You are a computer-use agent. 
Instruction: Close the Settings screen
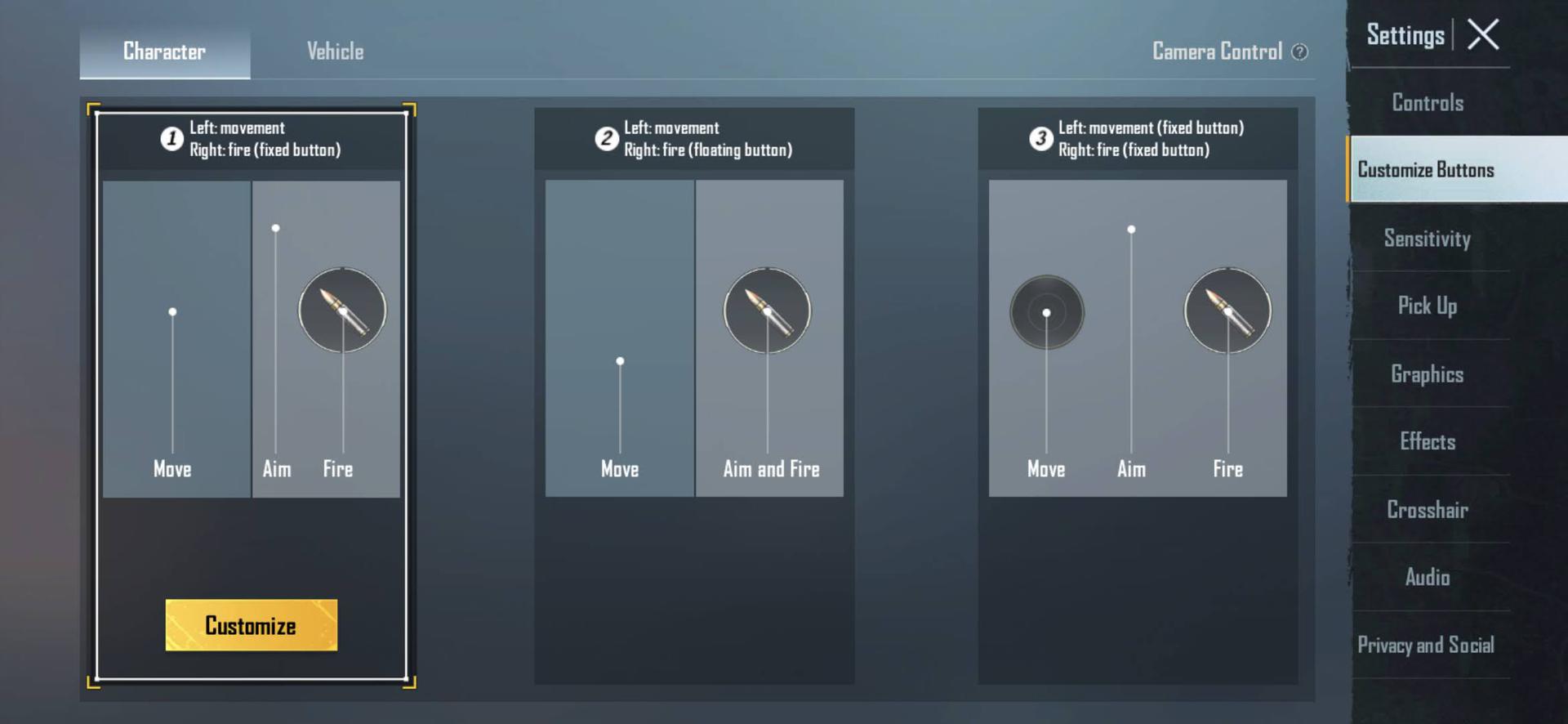1482,35
